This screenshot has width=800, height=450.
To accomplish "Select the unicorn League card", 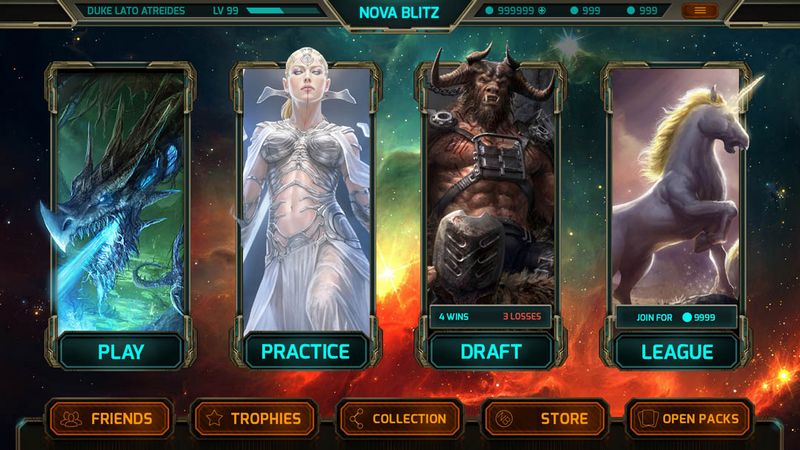I will (x=677, y=185).
